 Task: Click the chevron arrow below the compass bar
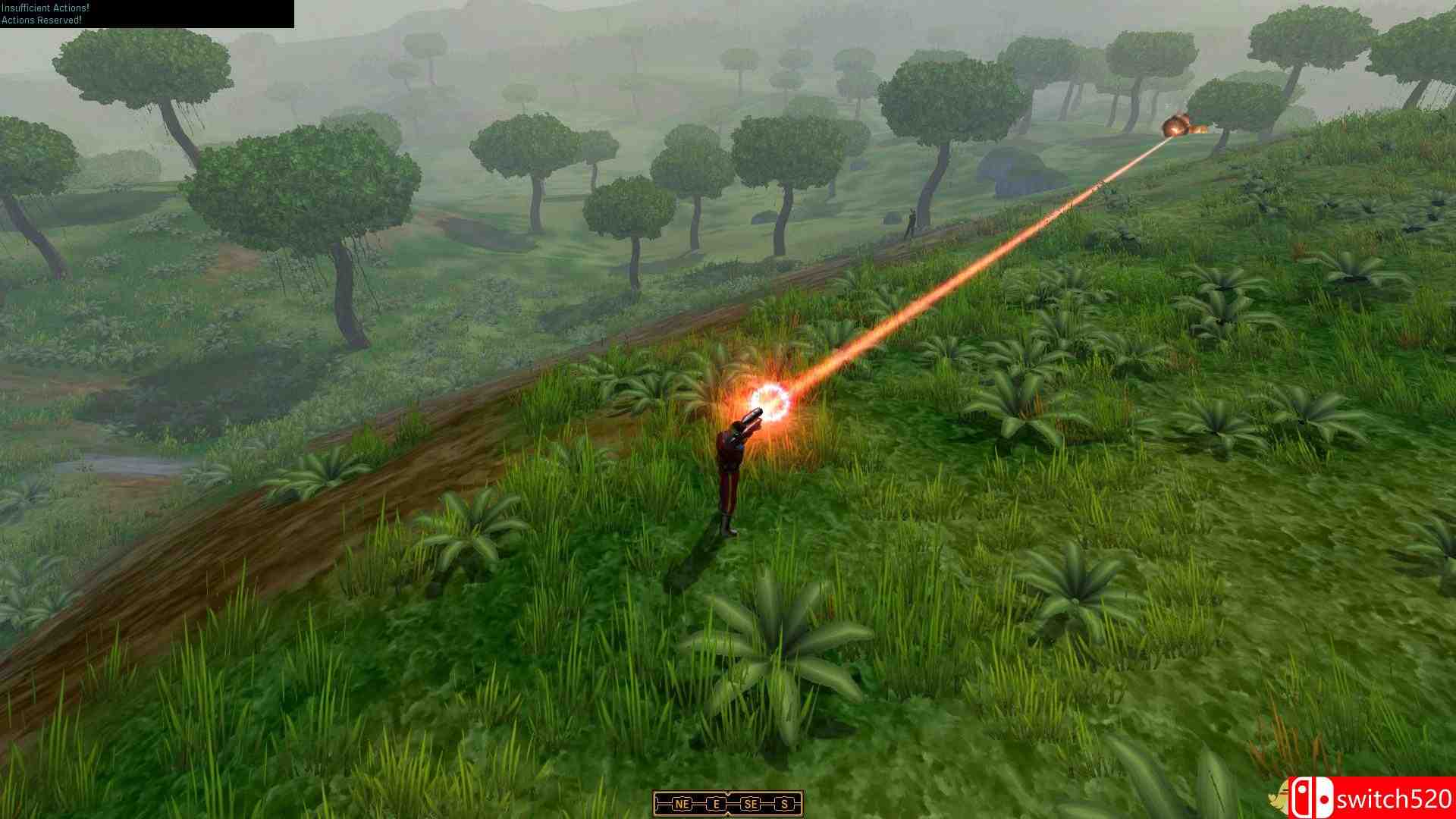[x=728, y=816]
